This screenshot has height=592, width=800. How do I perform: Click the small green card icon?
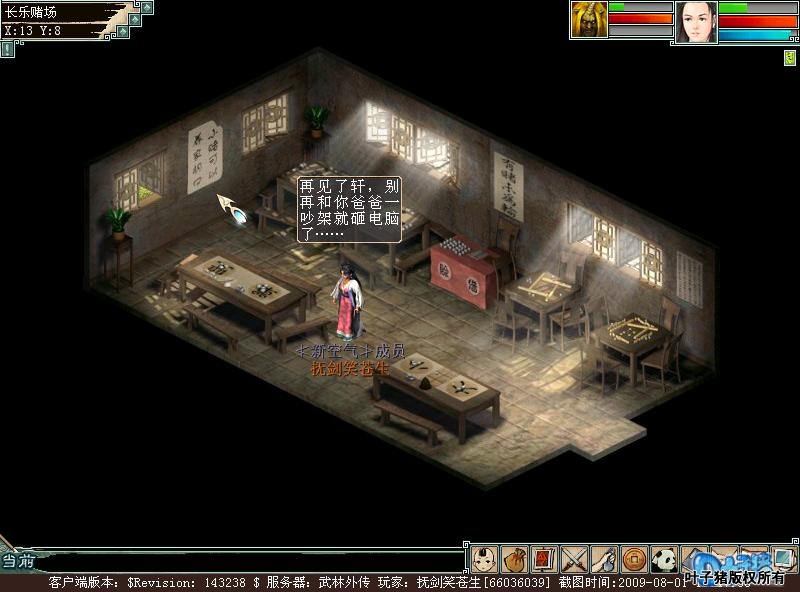[x=789, y=58]
